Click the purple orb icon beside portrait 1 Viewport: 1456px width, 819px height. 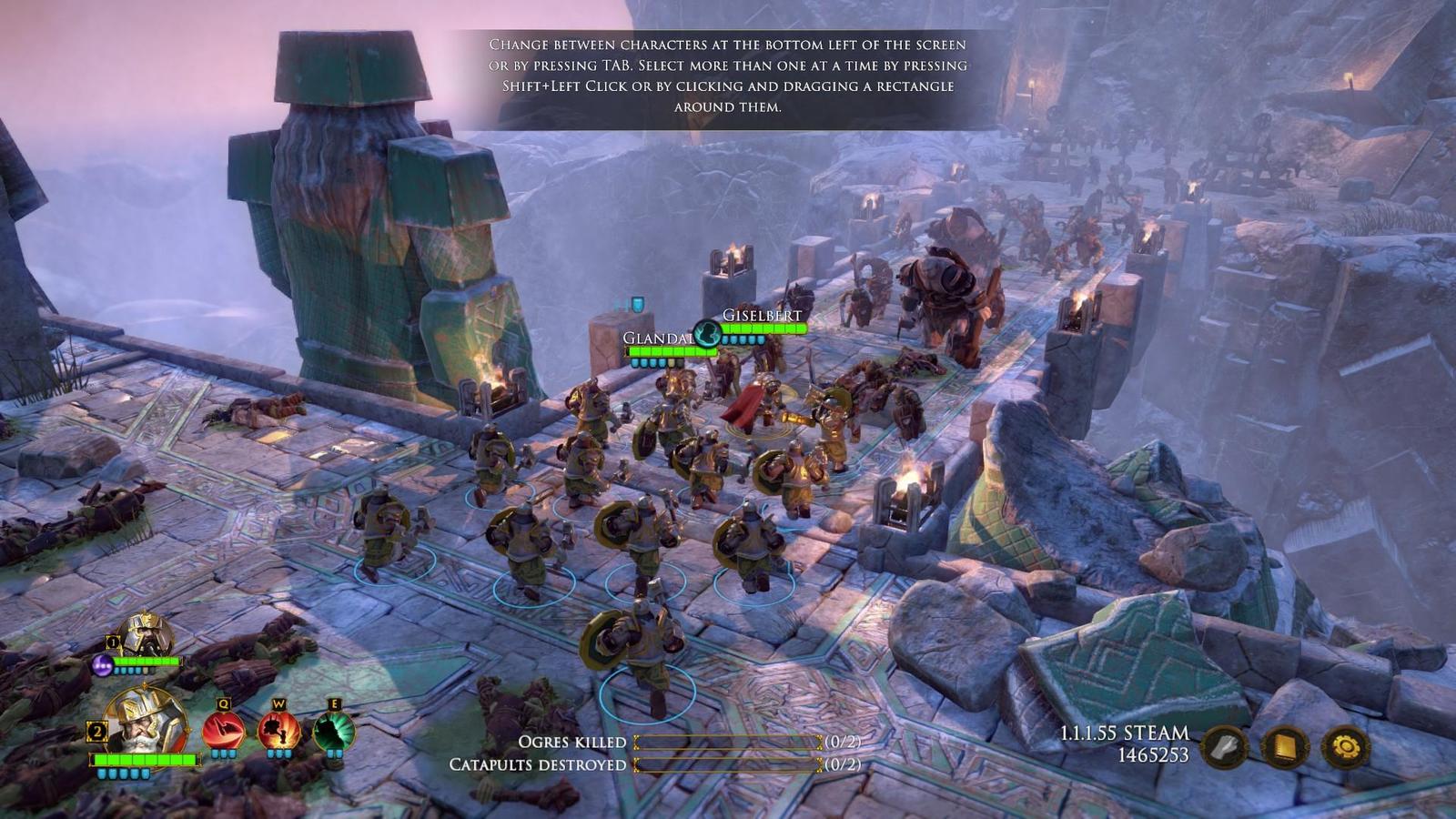click(103, 666)
